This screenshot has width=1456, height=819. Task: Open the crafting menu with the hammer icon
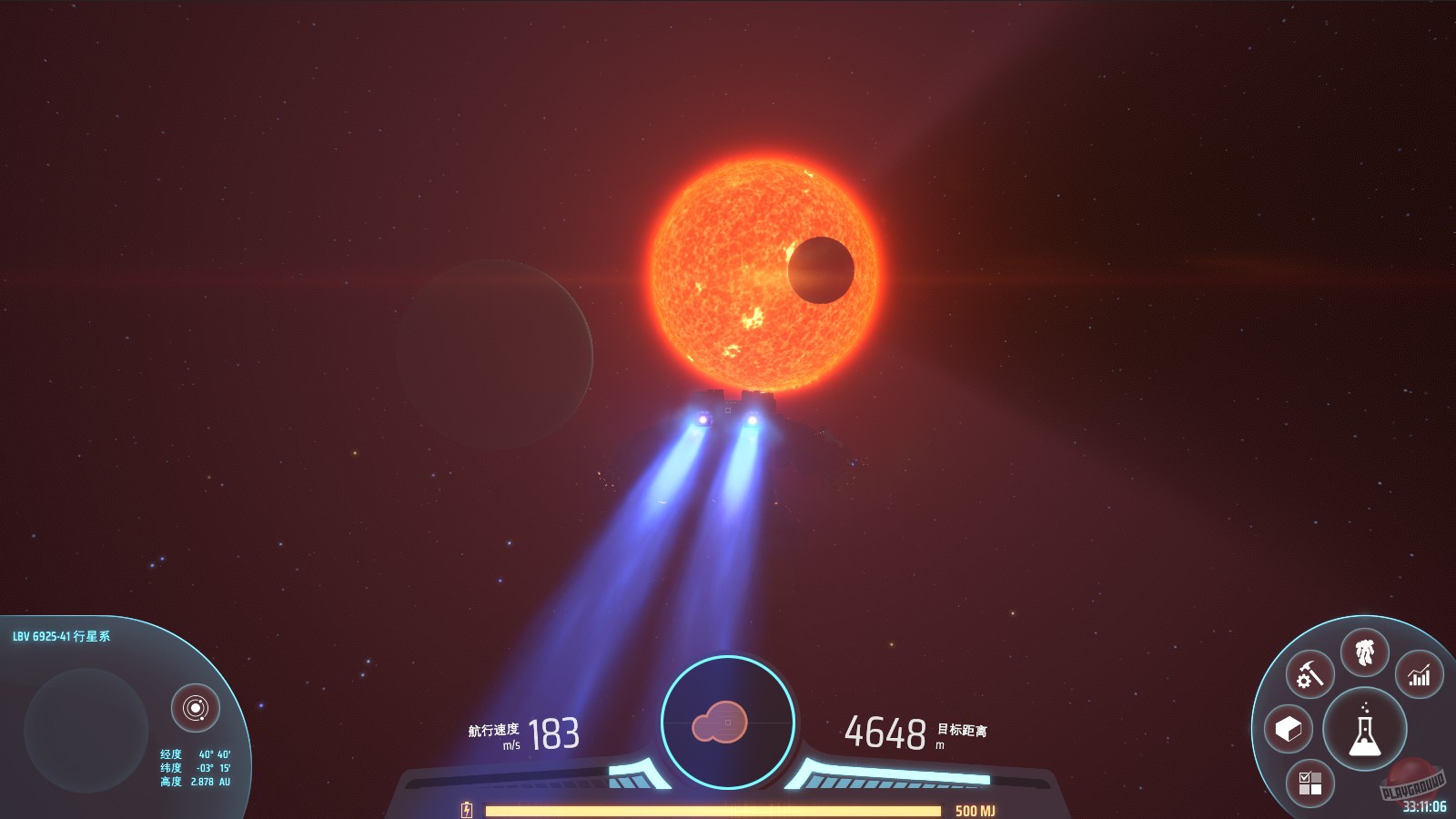click(1309, 672)
